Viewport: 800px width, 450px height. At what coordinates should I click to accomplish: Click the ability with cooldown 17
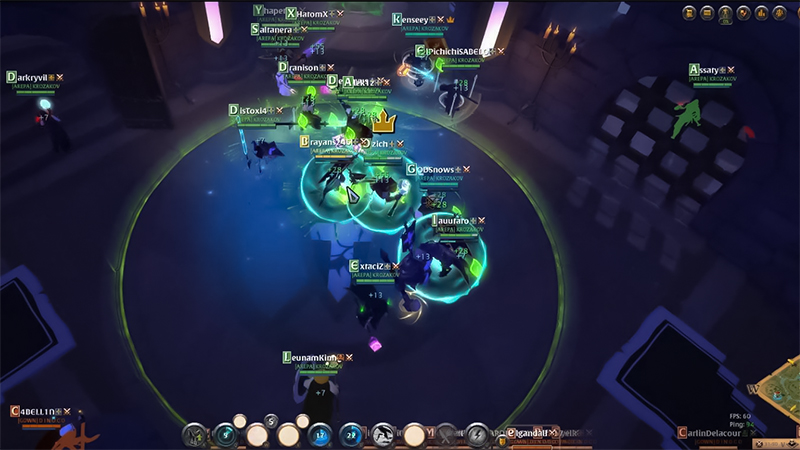(x=320, y=435)
